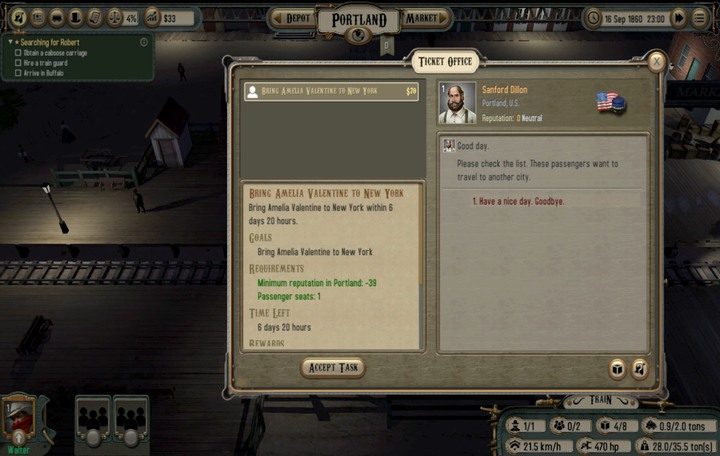The width and height of the screenshot is (720, 456).
Task: Collapse the Searching for Robert quest tracker
Action: (x=10, y=42)
